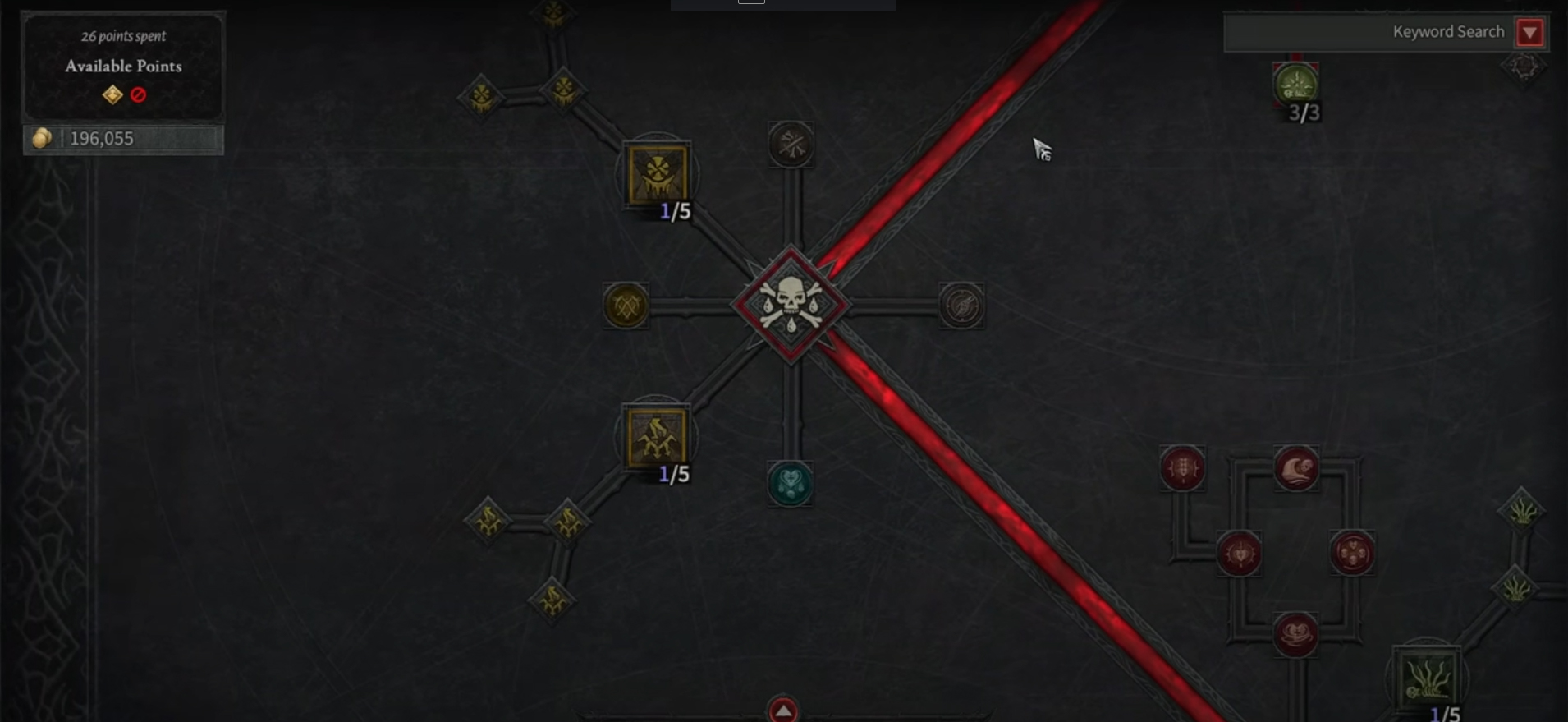Click the red up-arrow button at bottom
The width and height of the screenshot is (1568, 722).
783,711
